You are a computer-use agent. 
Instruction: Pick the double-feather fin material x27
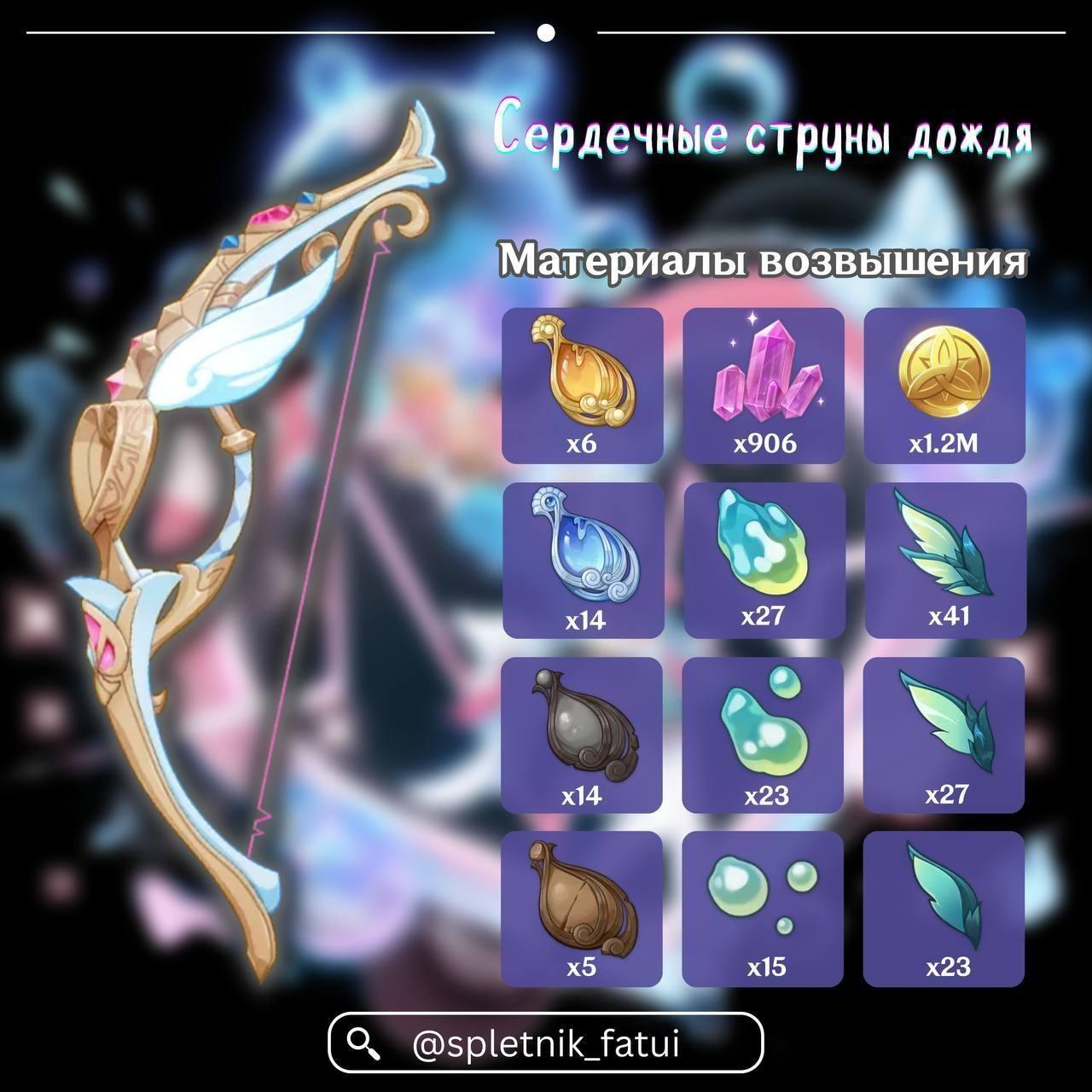[944, 735]
